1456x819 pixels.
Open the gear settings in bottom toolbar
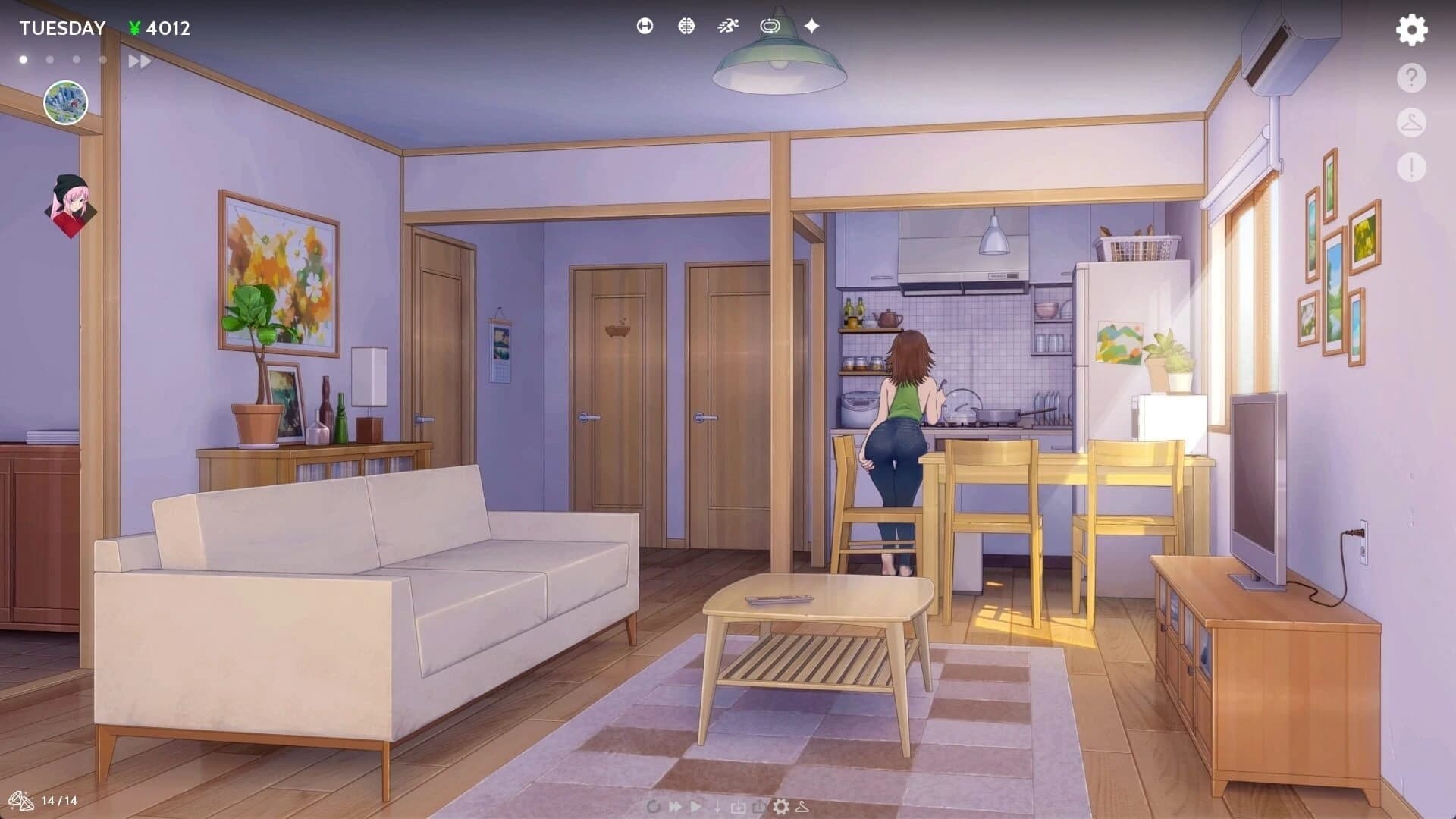[780, 807]
